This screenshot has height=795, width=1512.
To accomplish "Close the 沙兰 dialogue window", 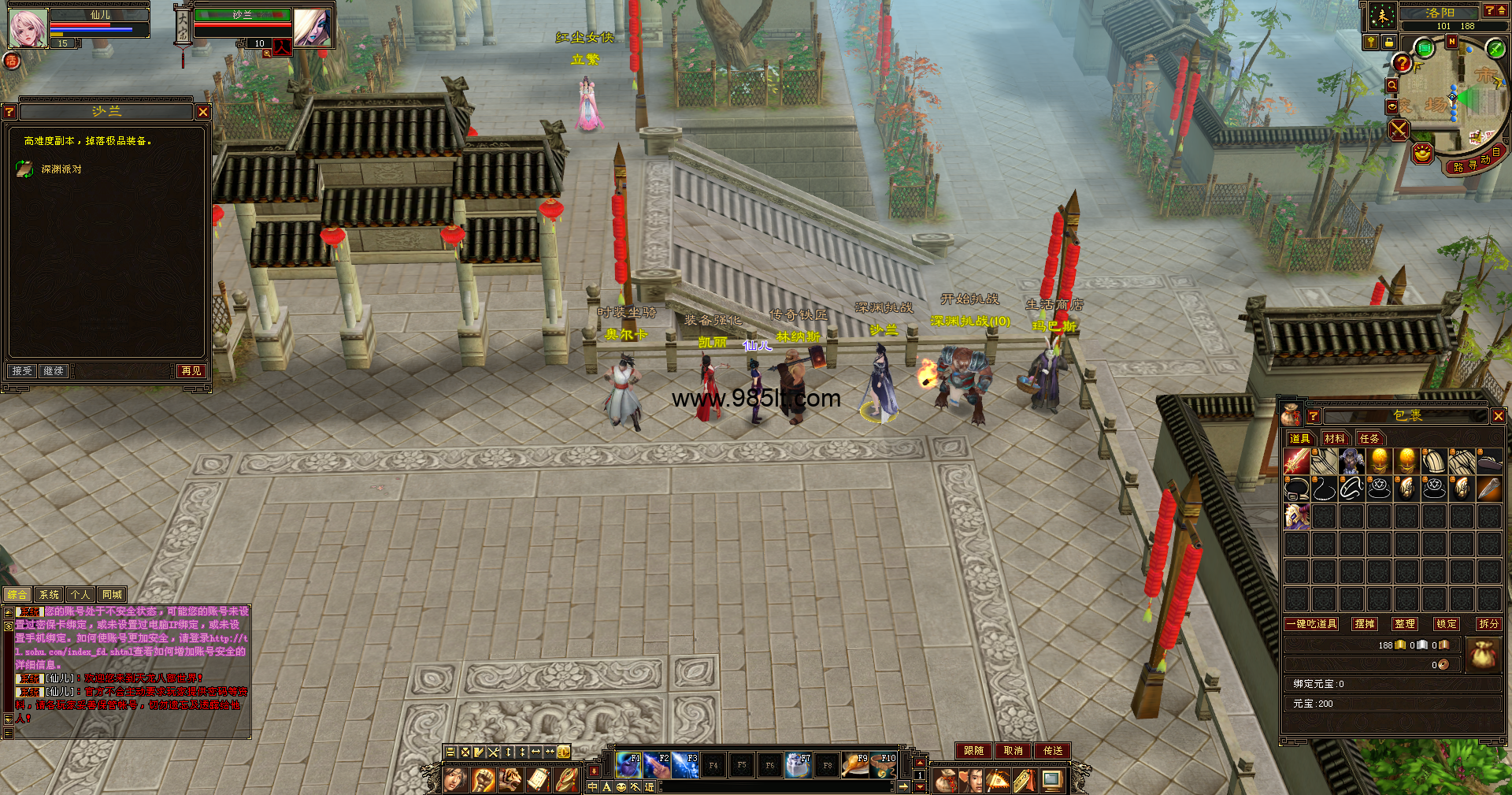I will tap(203, 112).
